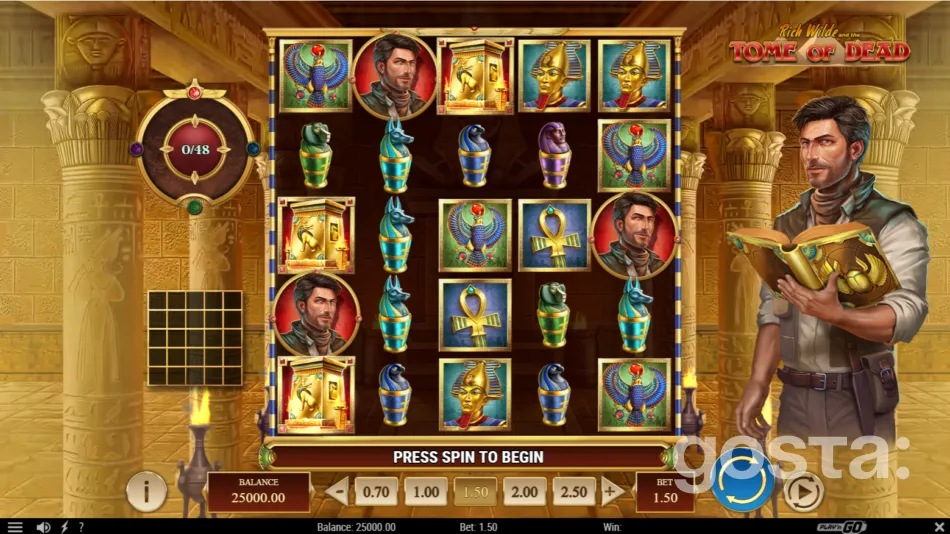Choose the 1.00 bet amount
950x534 pixels.
(425, 492)
